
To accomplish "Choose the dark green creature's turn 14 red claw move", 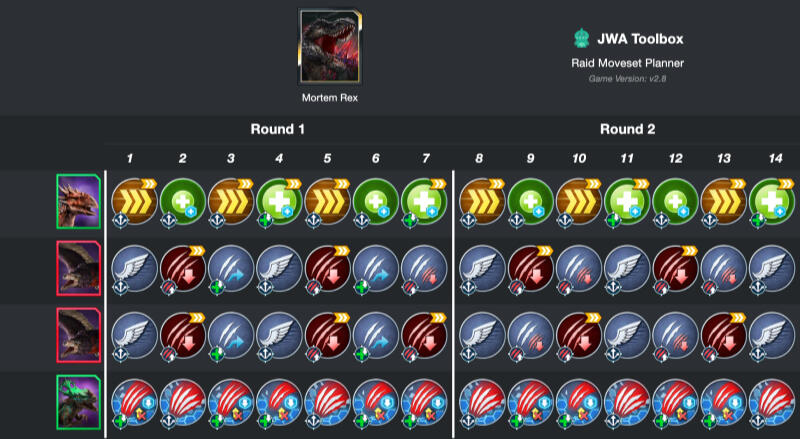I will (770, 400).
